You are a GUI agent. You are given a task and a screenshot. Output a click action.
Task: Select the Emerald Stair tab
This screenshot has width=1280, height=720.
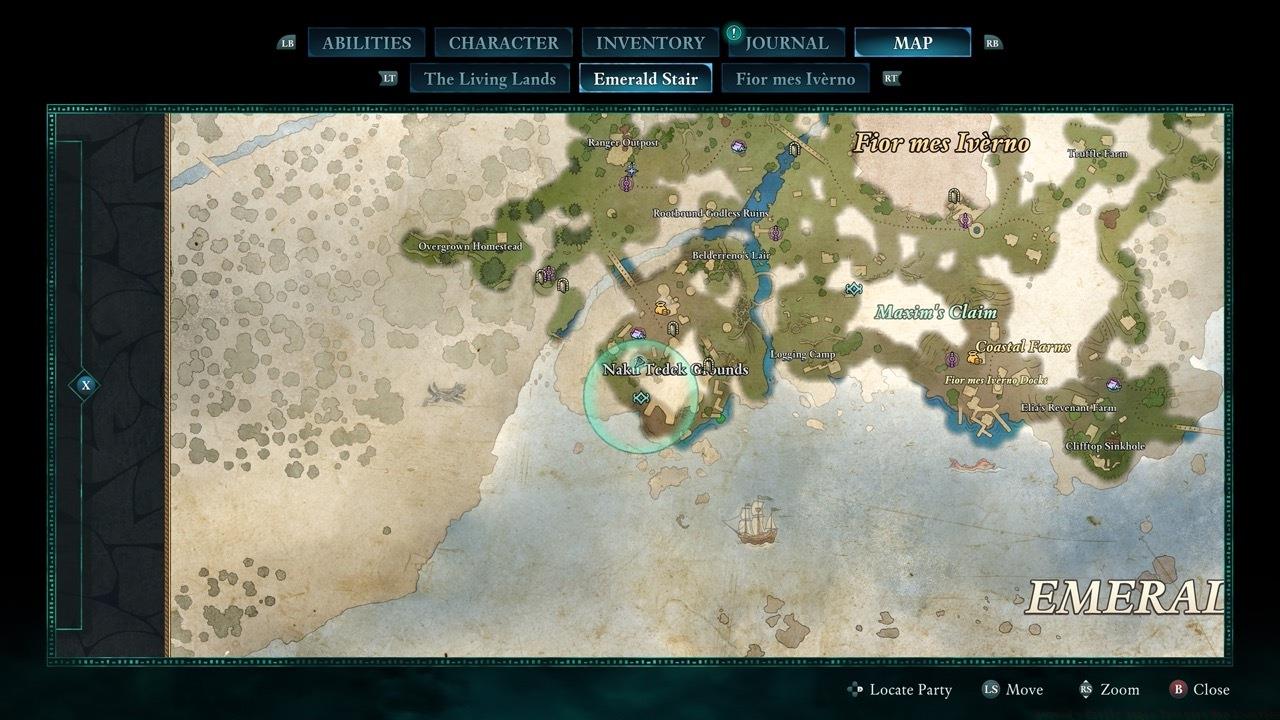tap(644, 78)
